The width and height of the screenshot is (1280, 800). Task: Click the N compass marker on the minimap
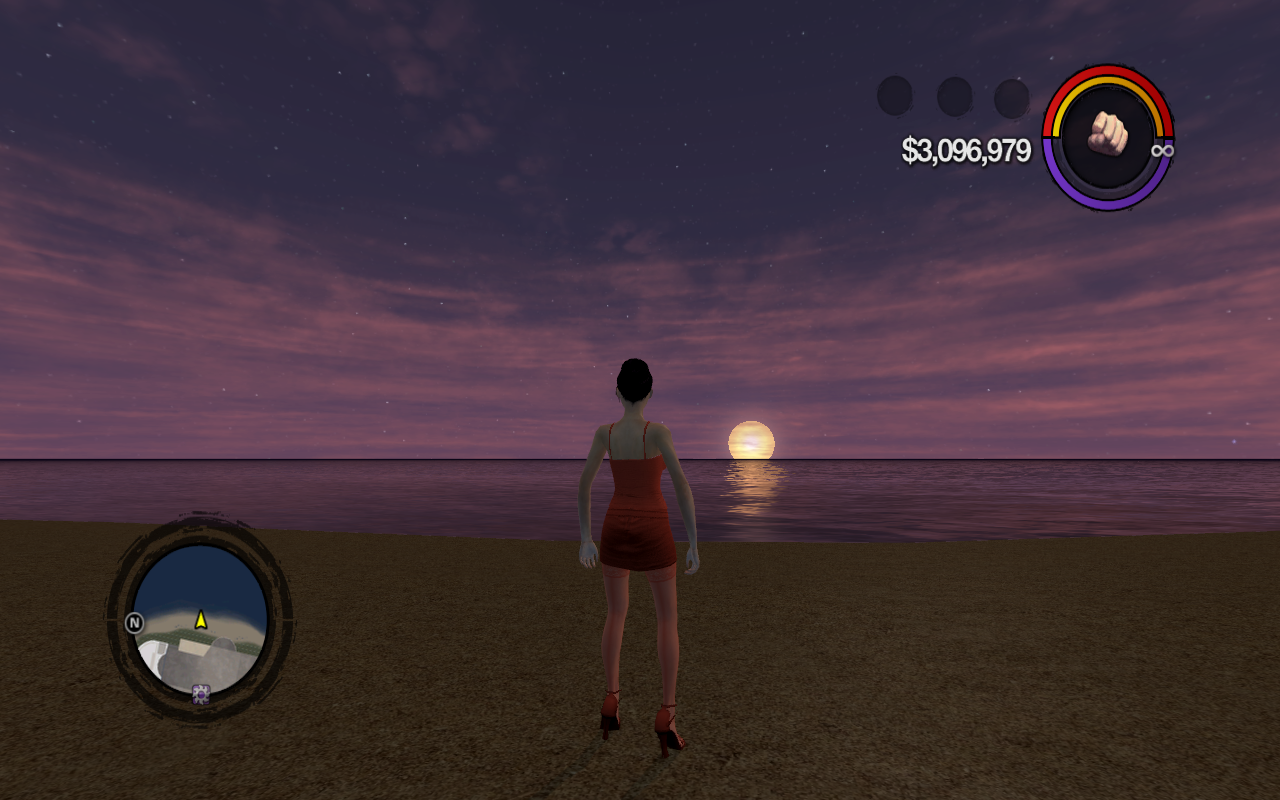[x=134, y=623]
